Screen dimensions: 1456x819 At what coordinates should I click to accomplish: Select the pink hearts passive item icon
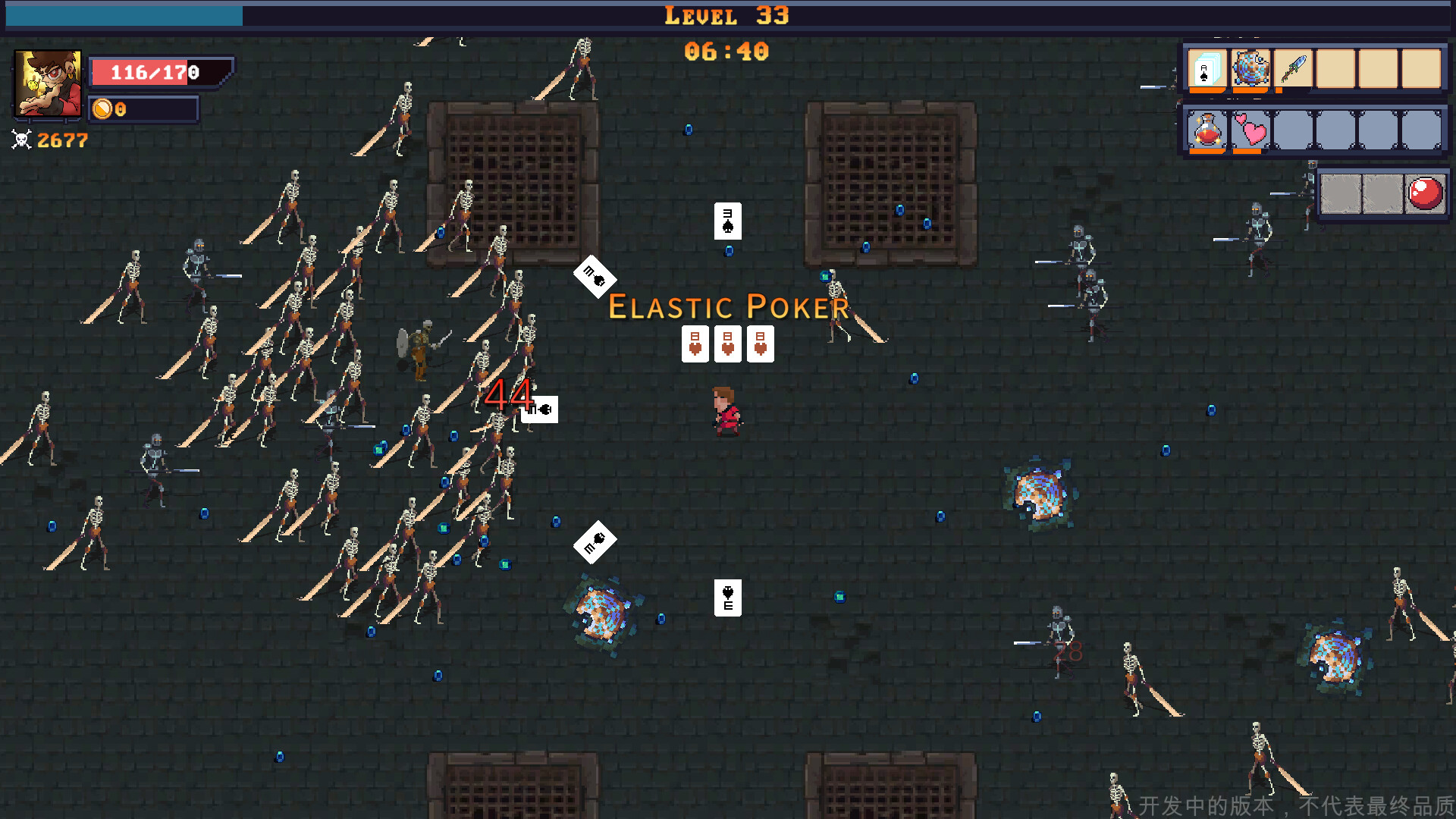coord(1251,130)
